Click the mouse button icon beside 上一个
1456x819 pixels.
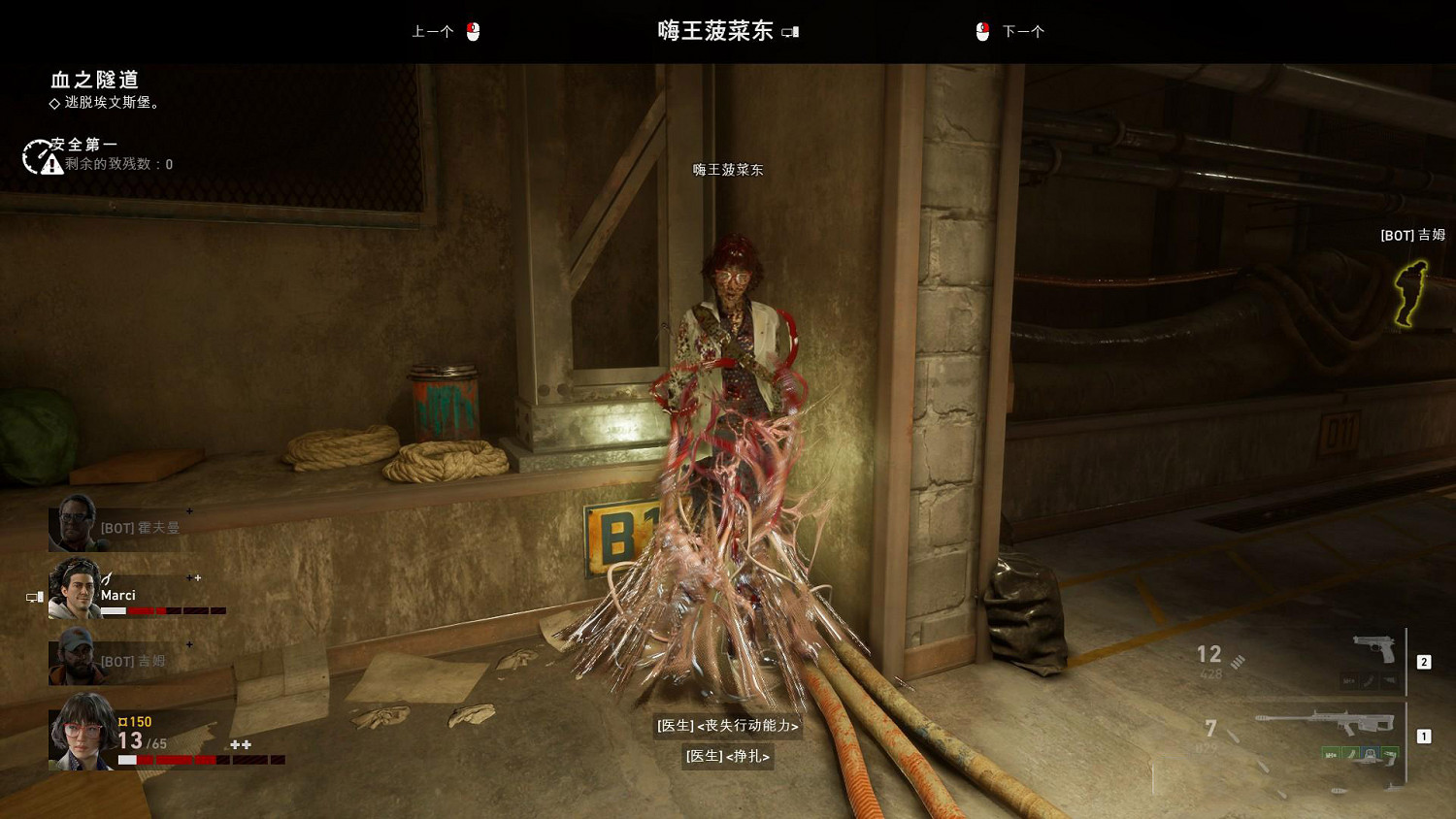(475, 30)
